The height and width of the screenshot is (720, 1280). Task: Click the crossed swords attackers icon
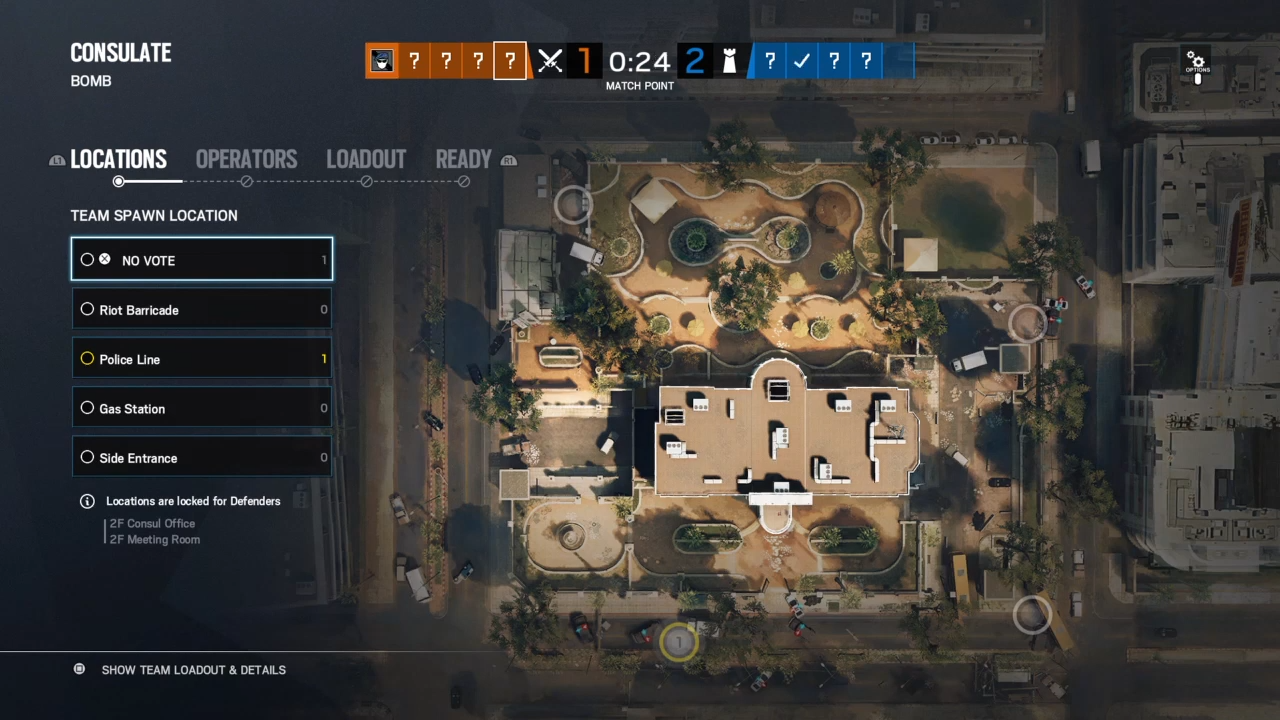(x=549, y=61)
